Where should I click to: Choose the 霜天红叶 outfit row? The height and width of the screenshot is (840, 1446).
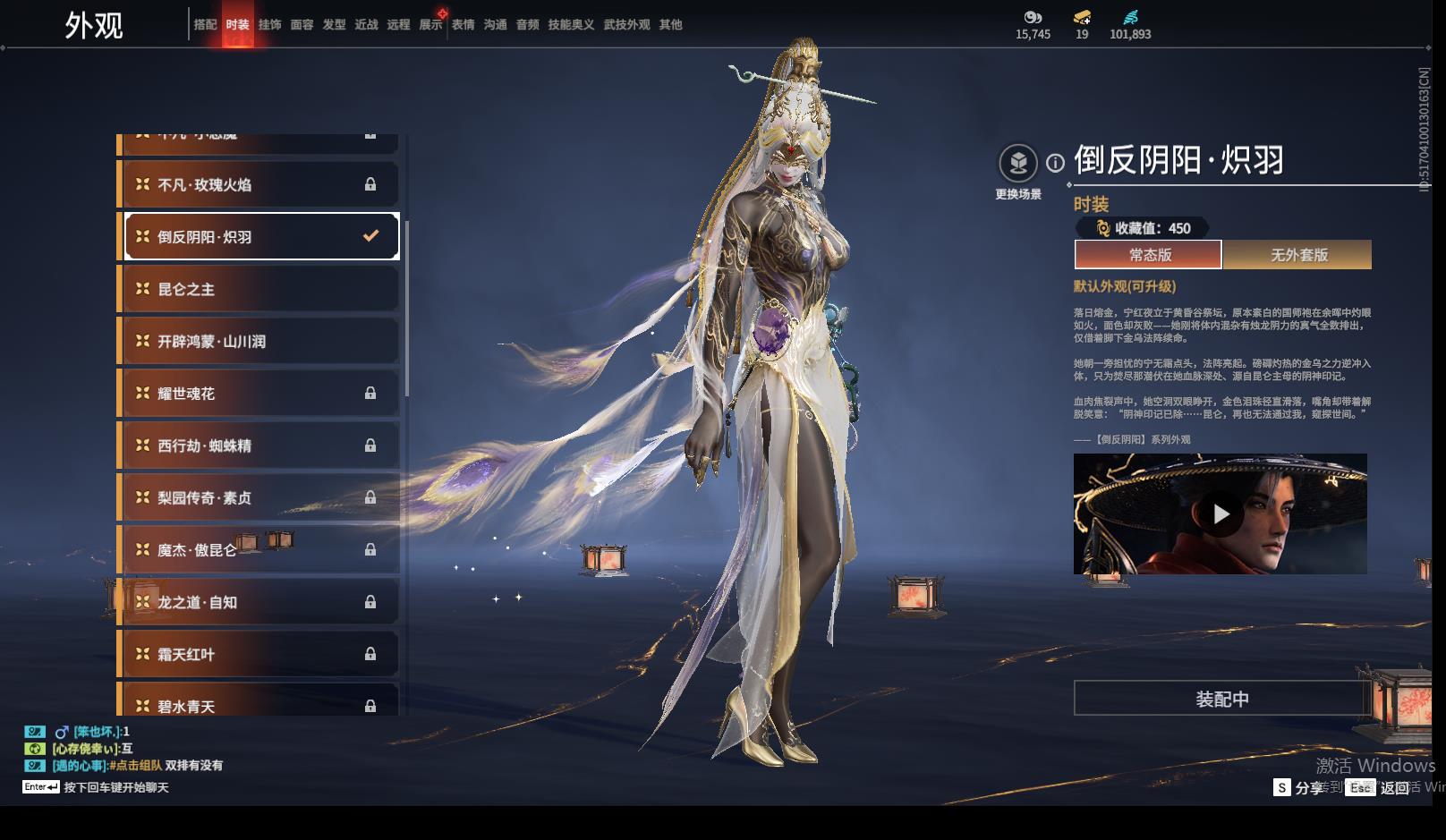click(x=260, y=654)
